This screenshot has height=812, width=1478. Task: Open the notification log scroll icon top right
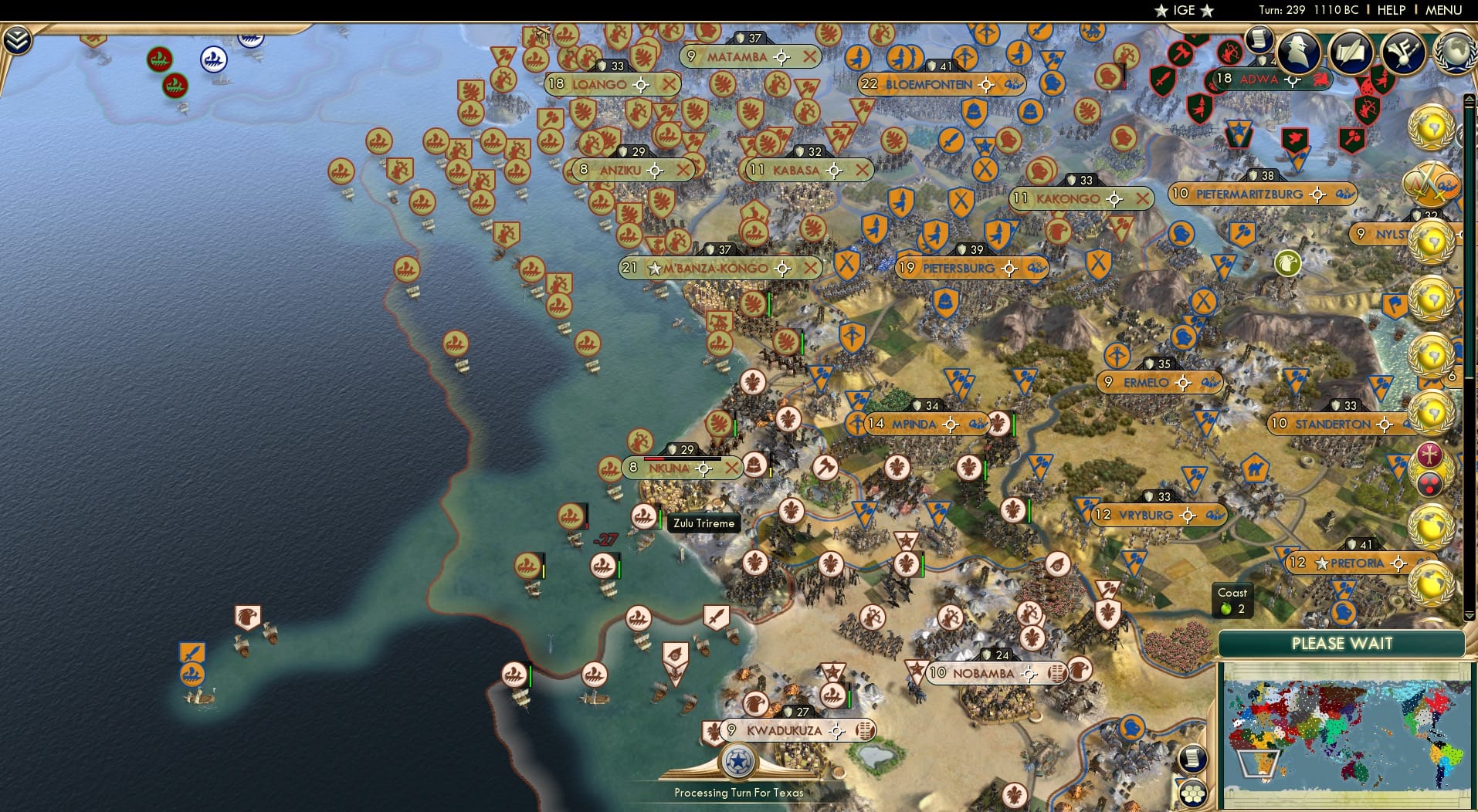pyautogui.click(x=1258, y=40)
